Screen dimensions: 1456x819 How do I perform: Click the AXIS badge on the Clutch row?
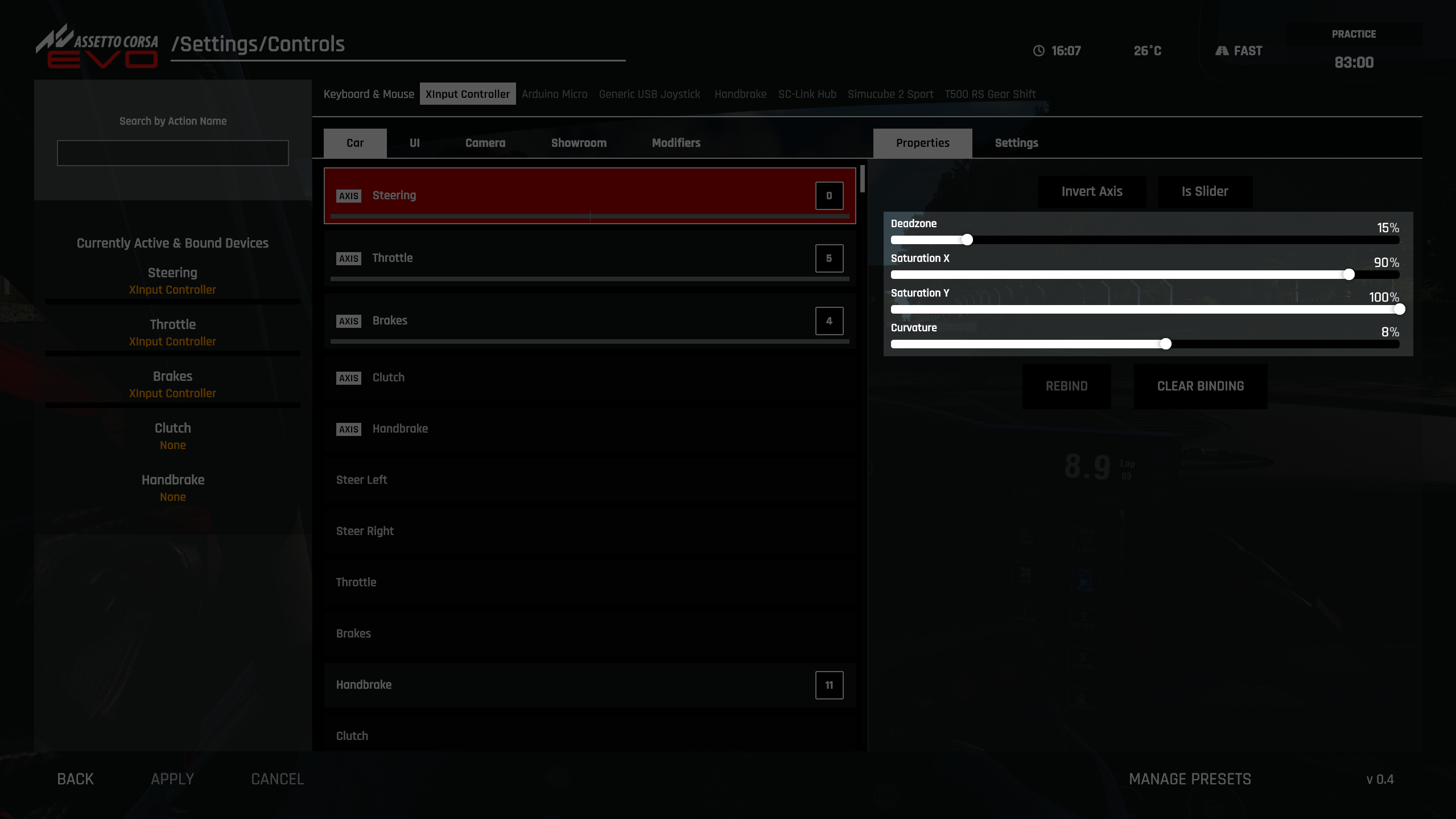pos(349,377)
